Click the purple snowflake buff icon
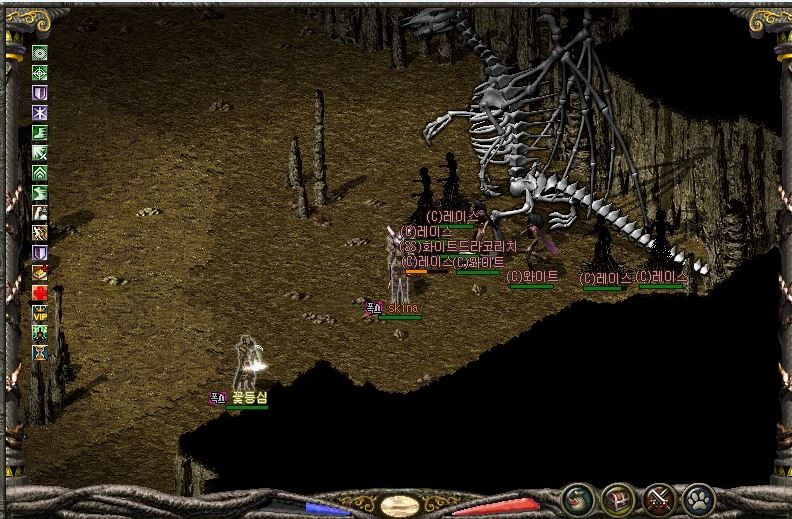Screen dimensions: 792x519 [x=40, y=113]
